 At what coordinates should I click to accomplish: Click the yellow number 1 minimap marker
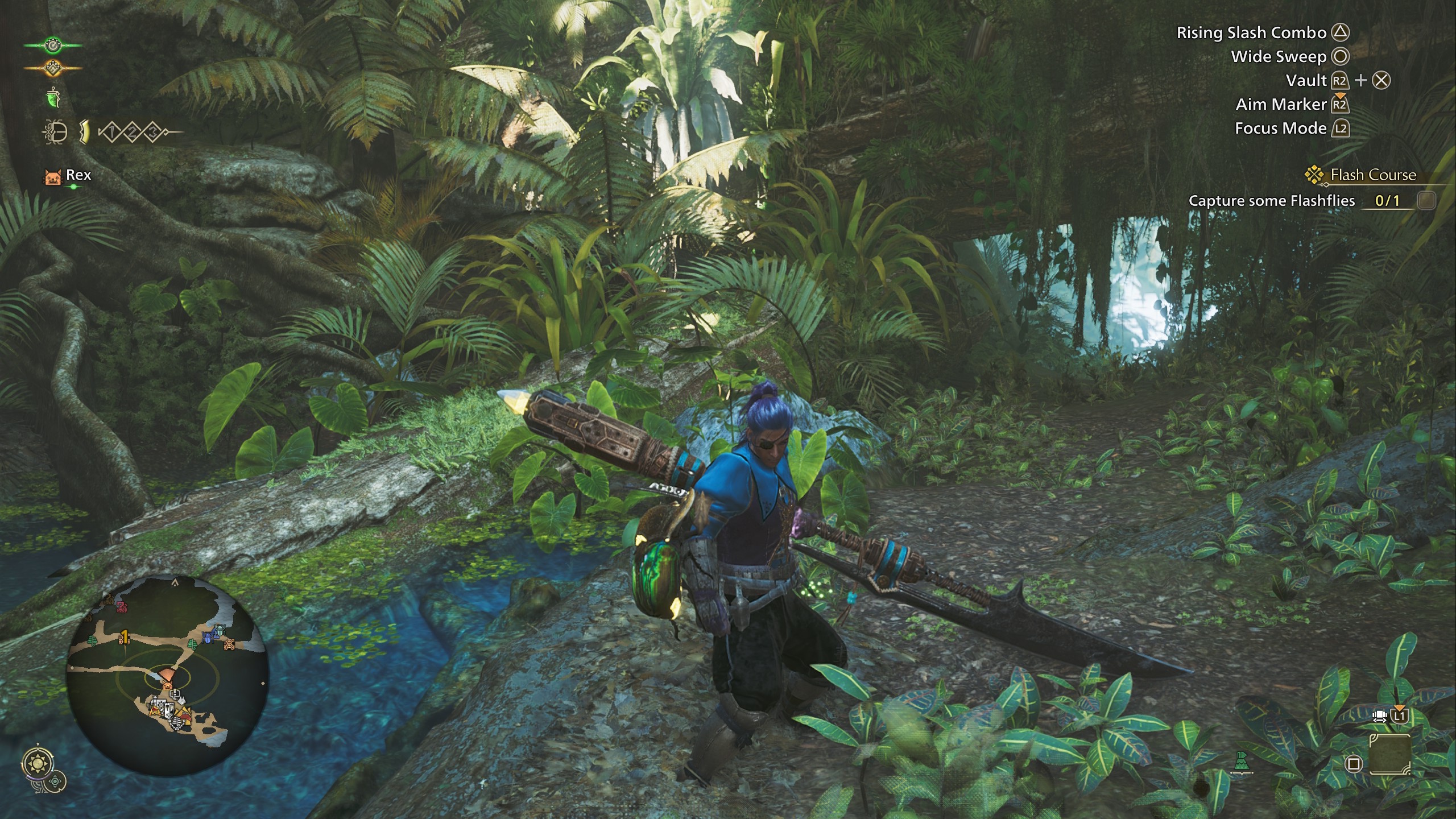[124, 637]
